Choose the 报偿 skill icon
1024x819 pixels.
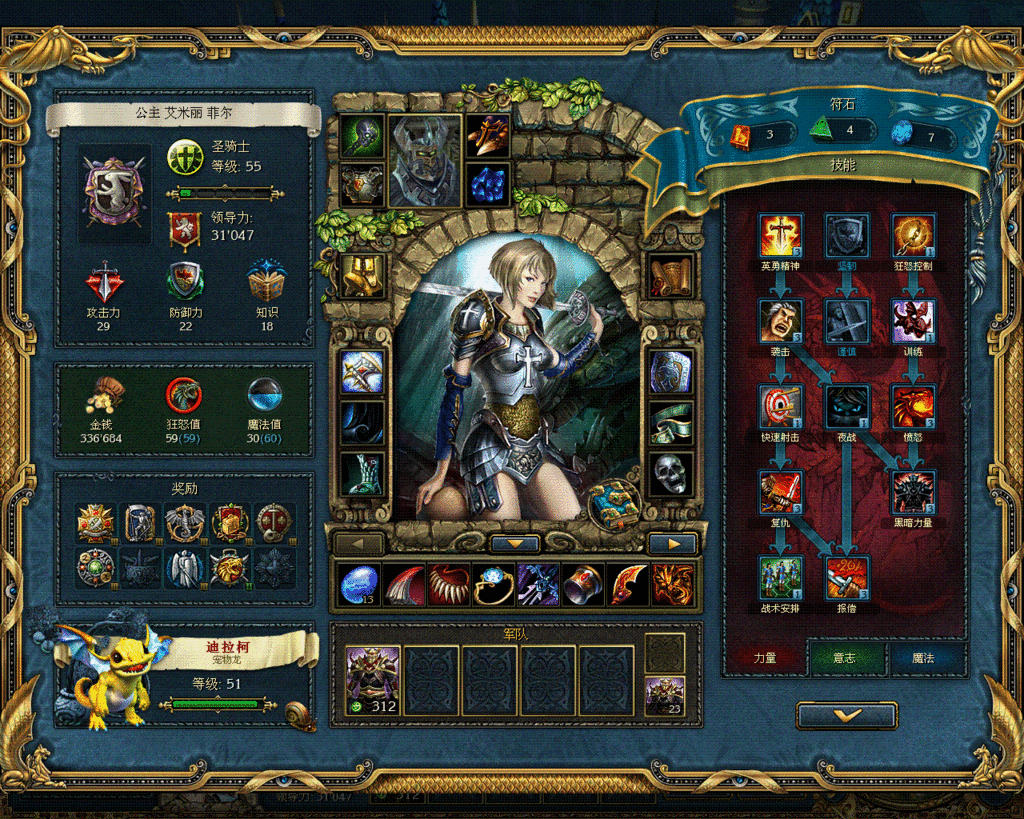click(x=847, y=578)
